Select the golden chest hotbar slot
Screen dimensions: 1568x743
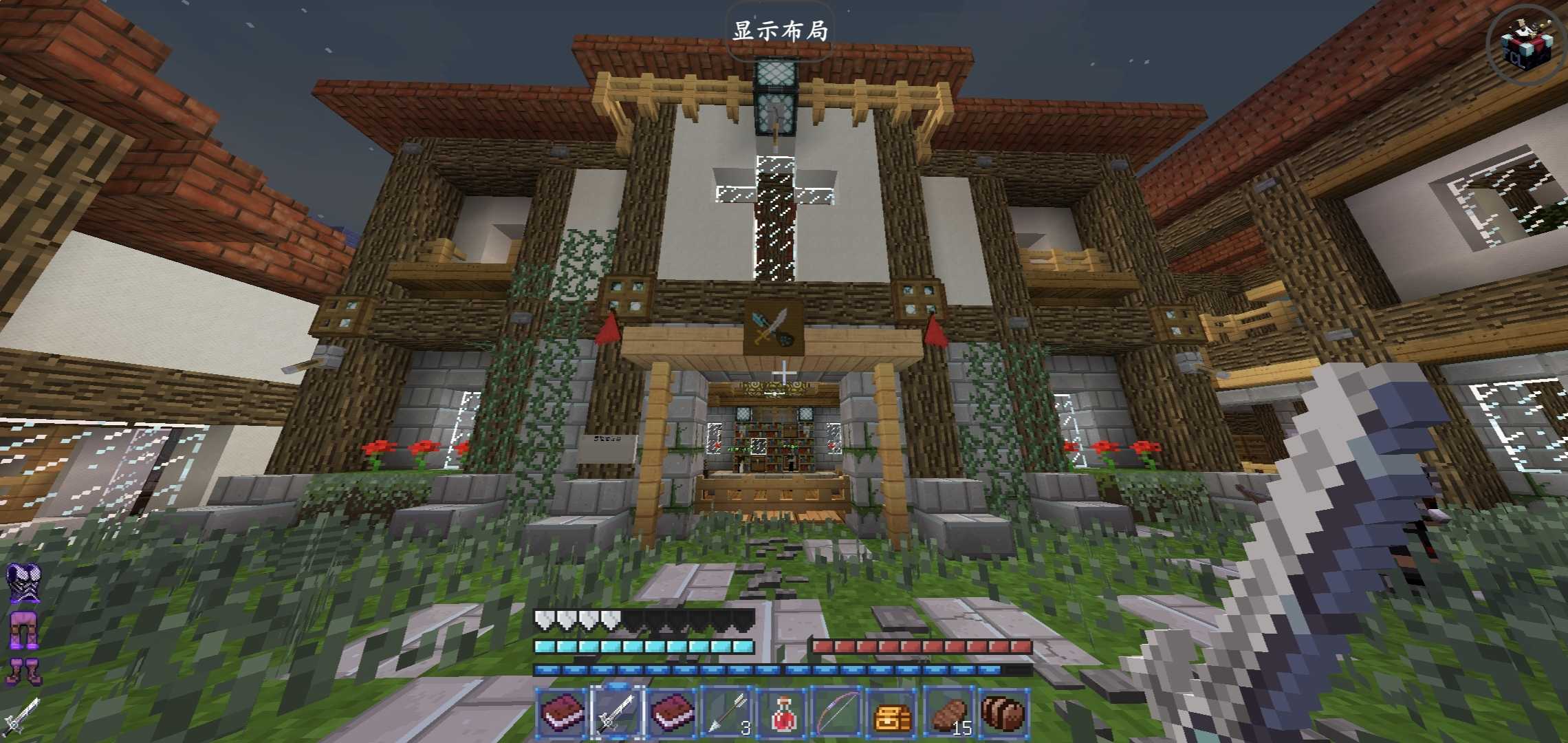(893, 713)
